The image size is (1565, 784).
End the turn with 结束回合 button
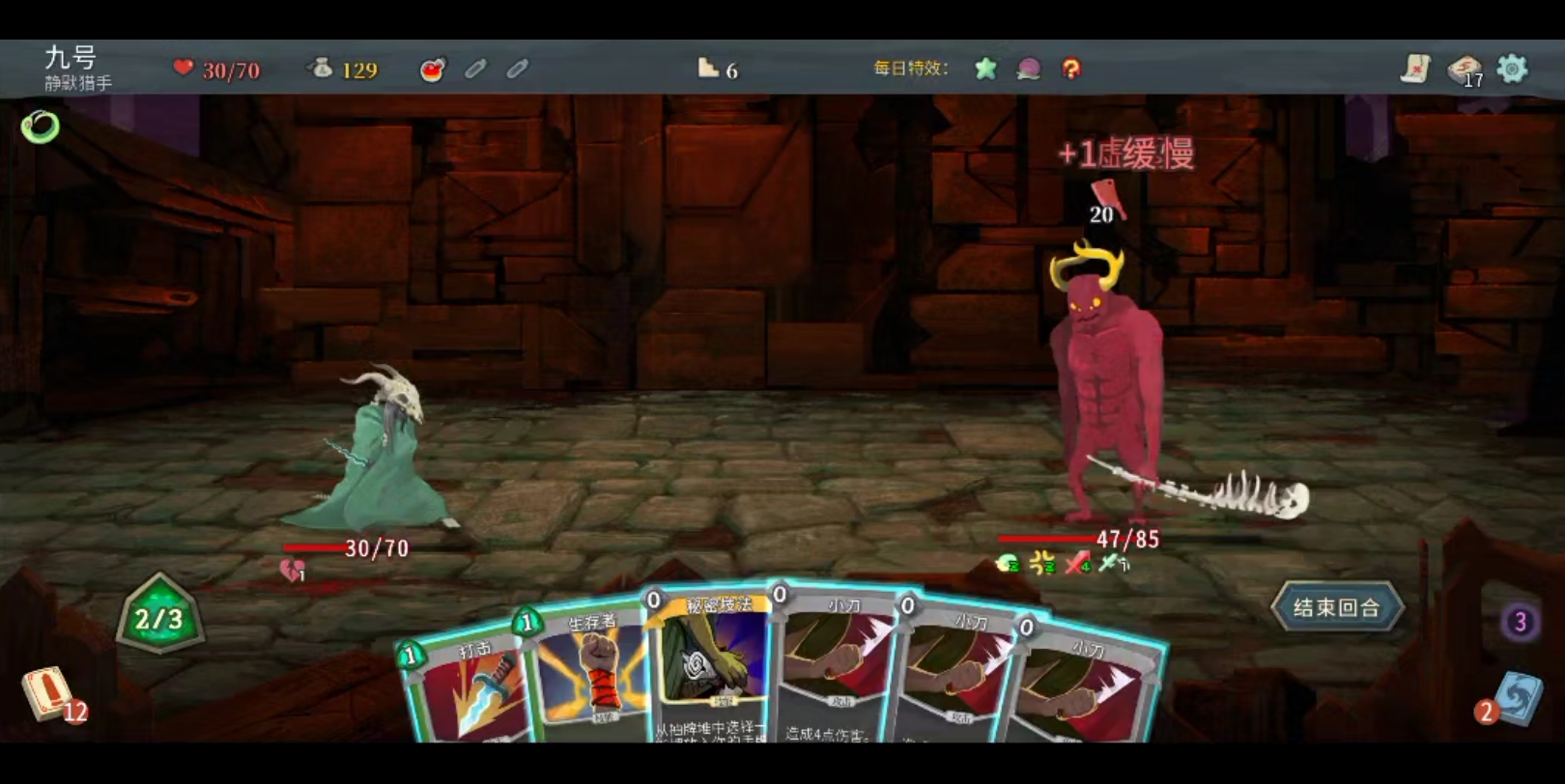(x=1336, y=607)
